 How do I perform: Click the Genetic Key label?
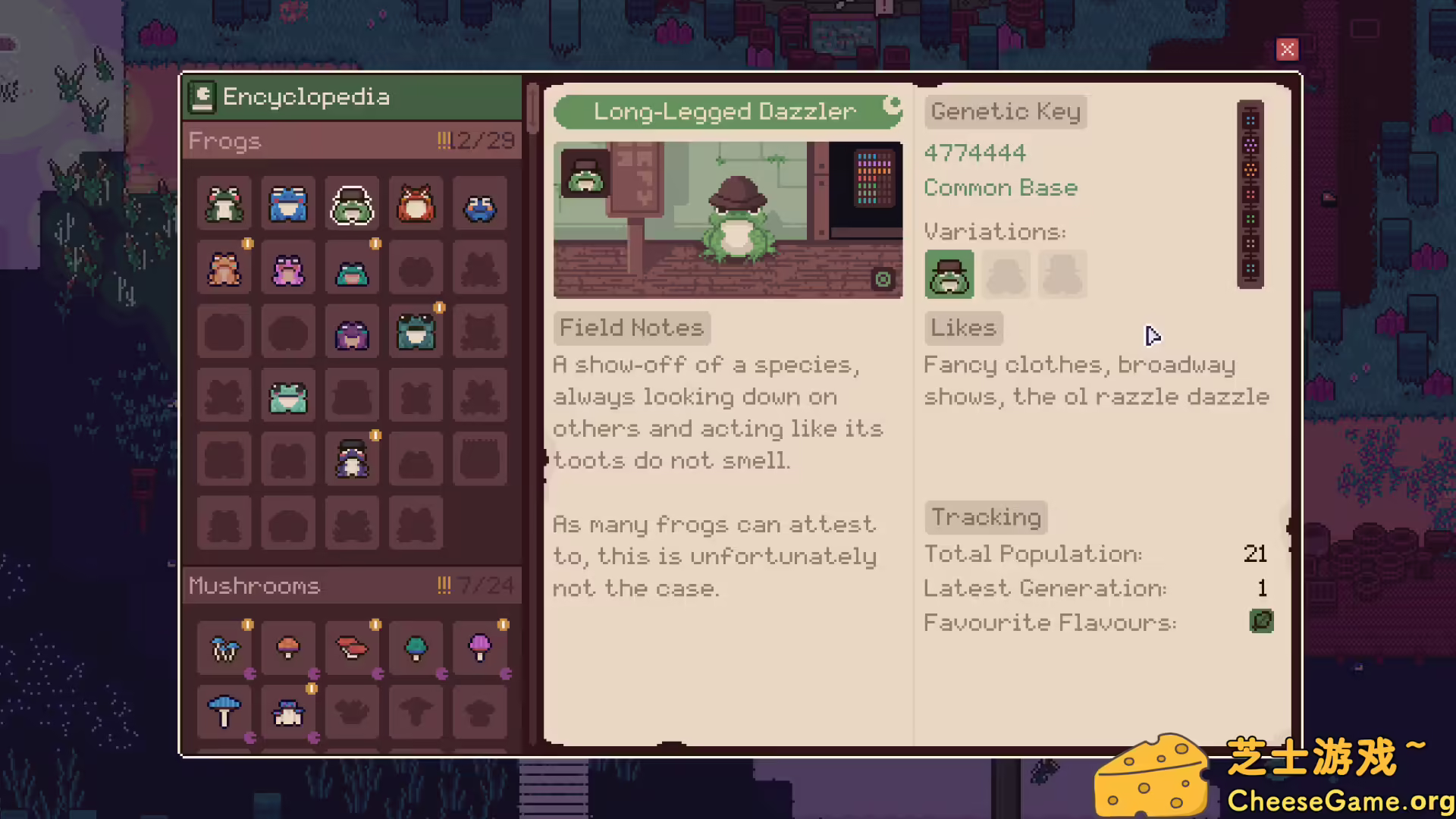click(1005, 111)
